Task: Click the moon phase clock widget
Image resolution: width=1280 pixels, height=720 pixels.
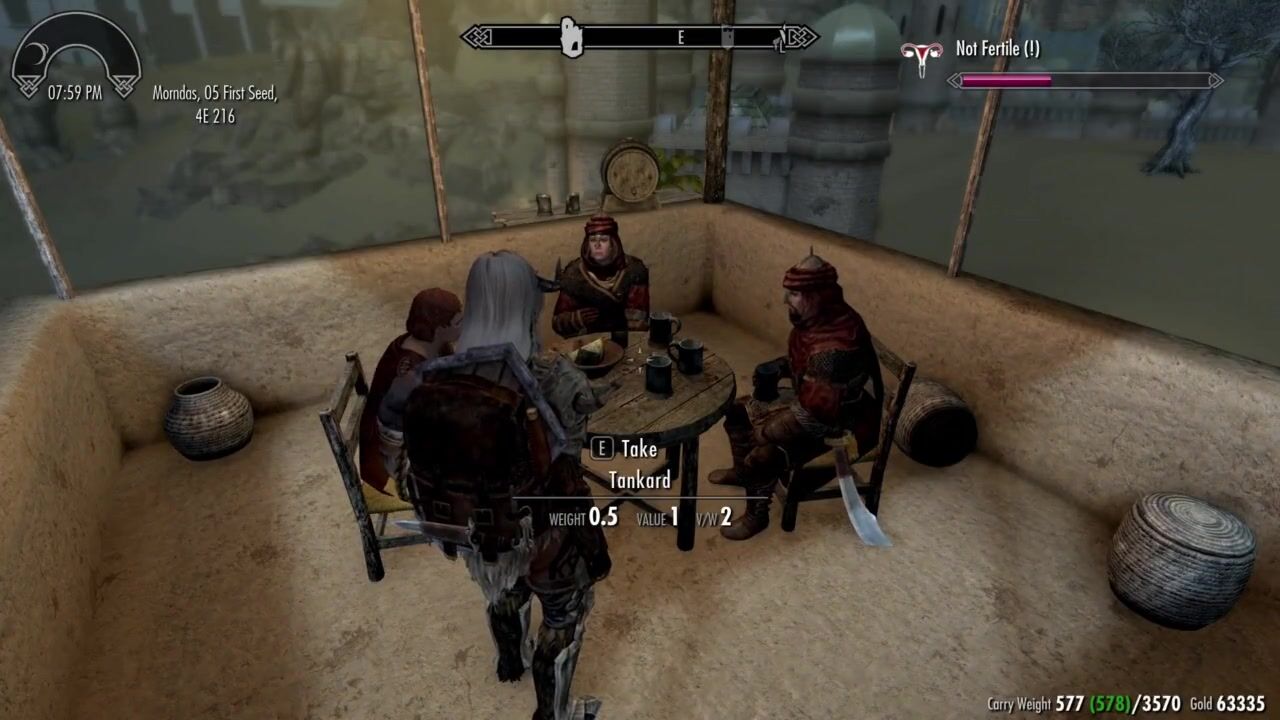Action: [75, 55]
